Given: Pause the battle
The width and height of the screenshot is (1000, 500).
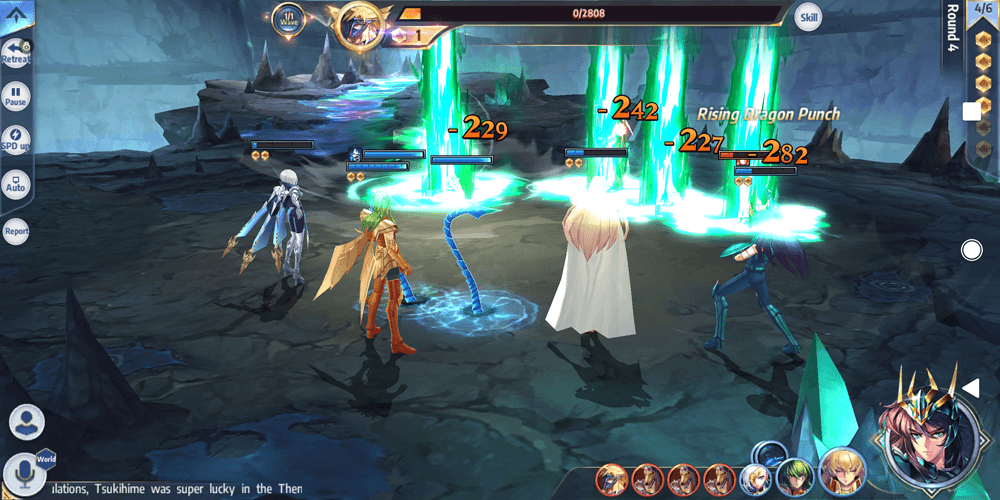Looking at the screenshot, I should [16, 97].
